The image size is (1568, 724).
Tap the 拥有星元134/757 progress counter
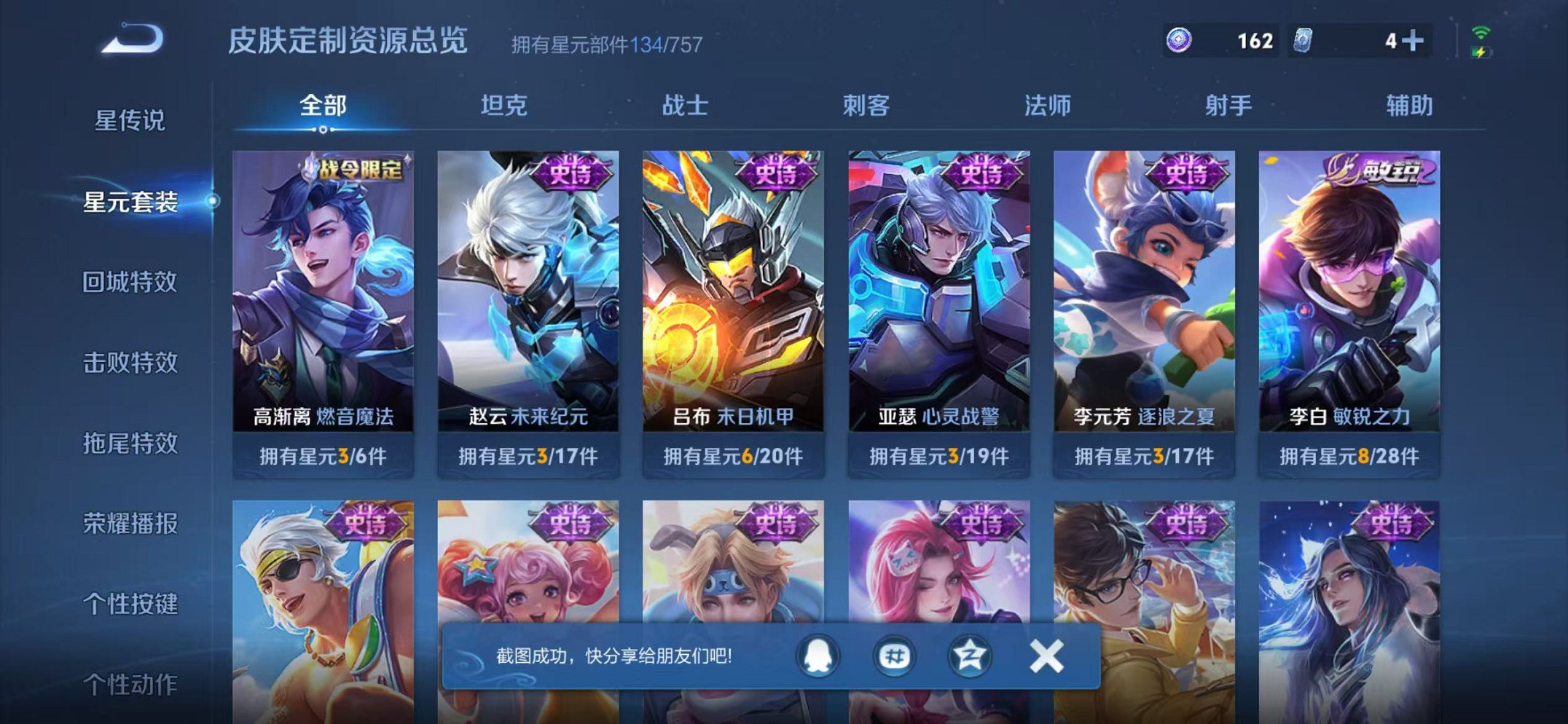point(605,44)
